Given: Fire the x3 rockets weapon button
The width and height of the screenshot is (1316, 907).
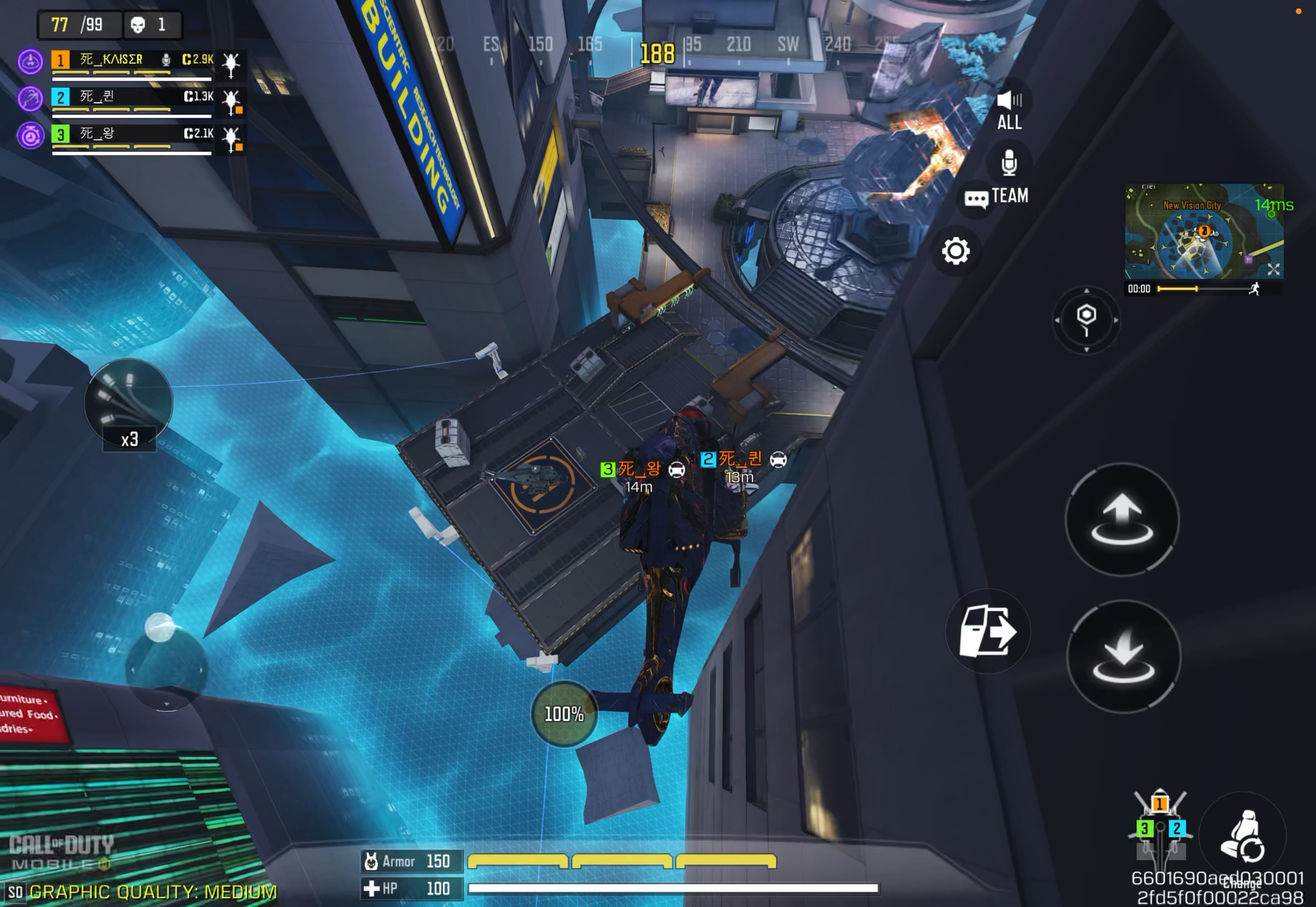Looking at the screenshot, I should 129,404.
